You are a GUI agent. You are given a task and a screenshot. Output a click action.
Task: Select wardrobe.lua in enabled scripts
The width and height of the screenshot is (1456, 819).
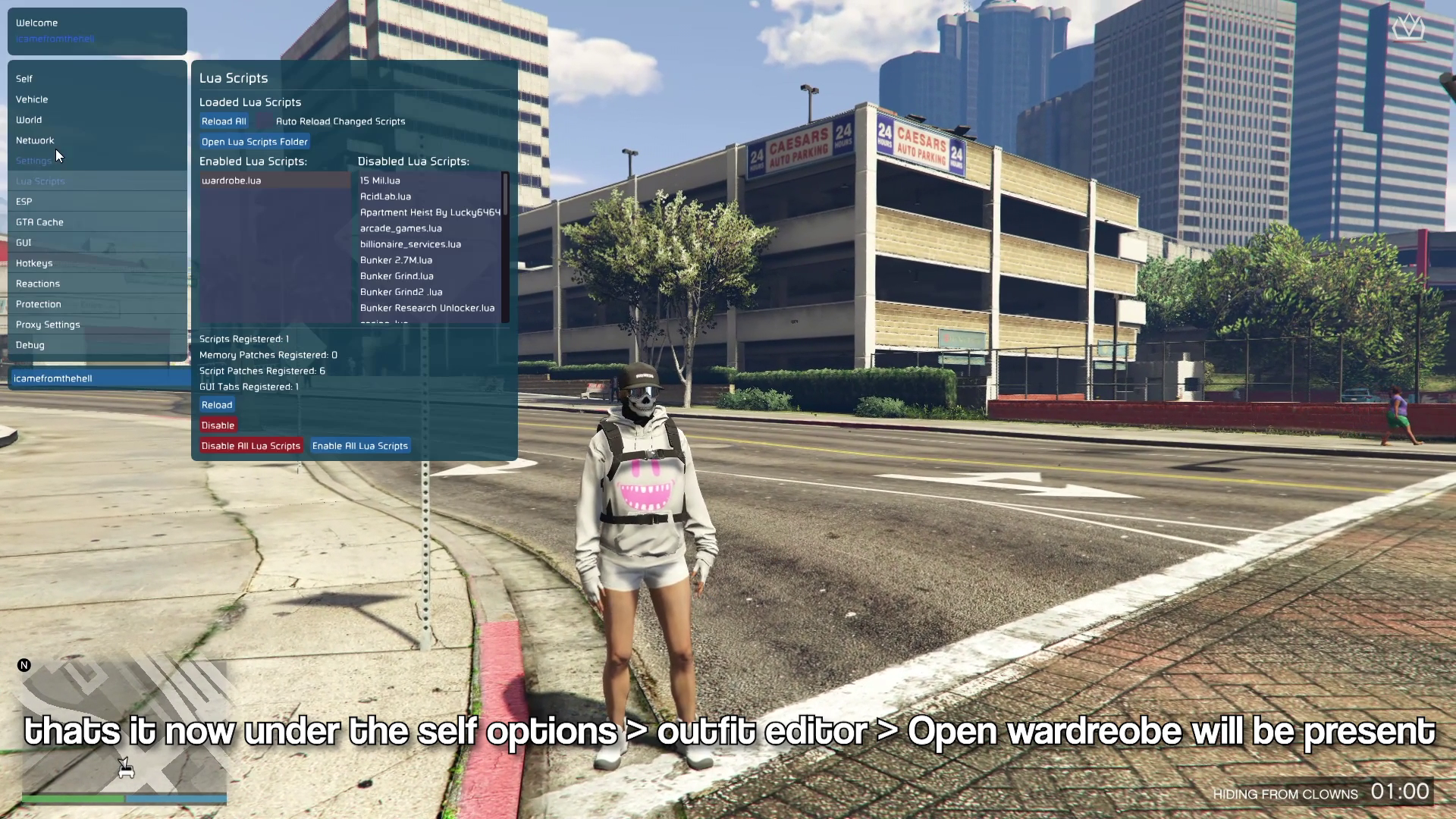point(231,180)
